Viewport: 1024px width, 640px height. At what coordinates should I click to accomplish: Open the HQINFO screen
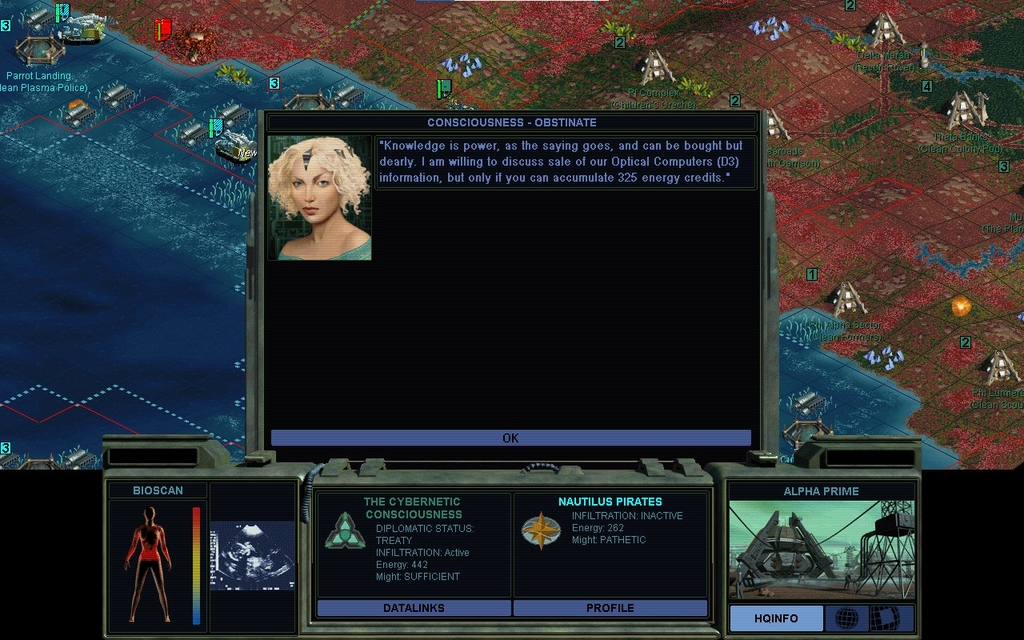tap(776, 618)
